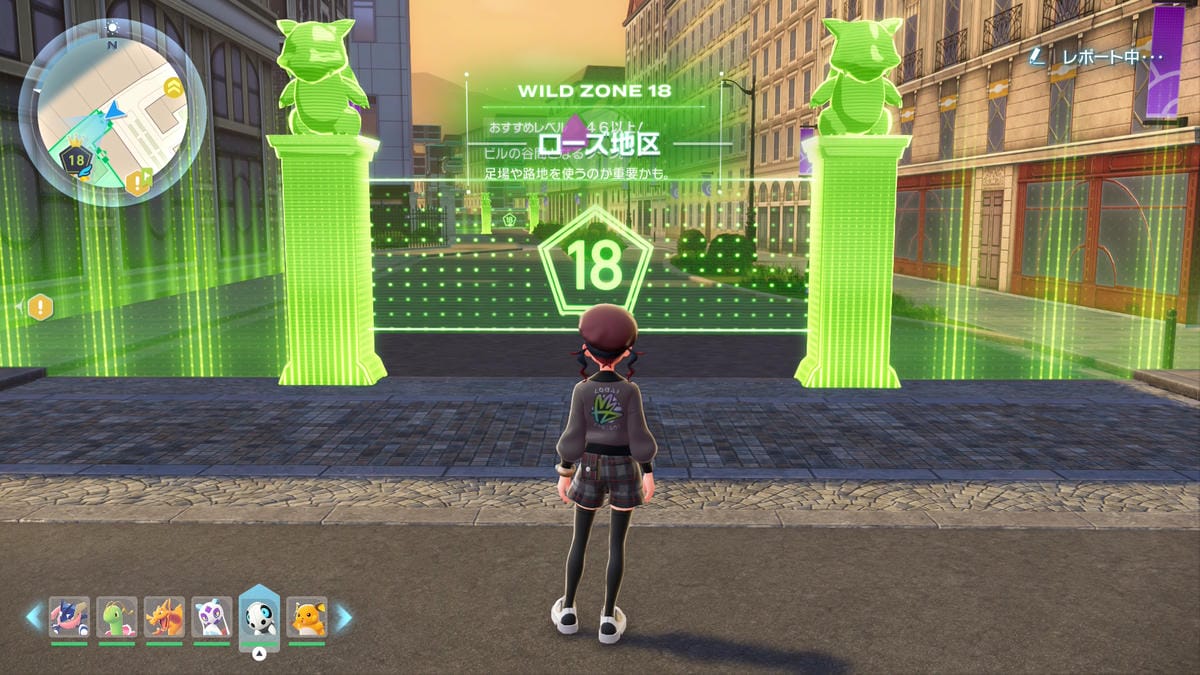Click the yellow chevron marker on minimap
The image size is (1200, 675).
point(174,88)
